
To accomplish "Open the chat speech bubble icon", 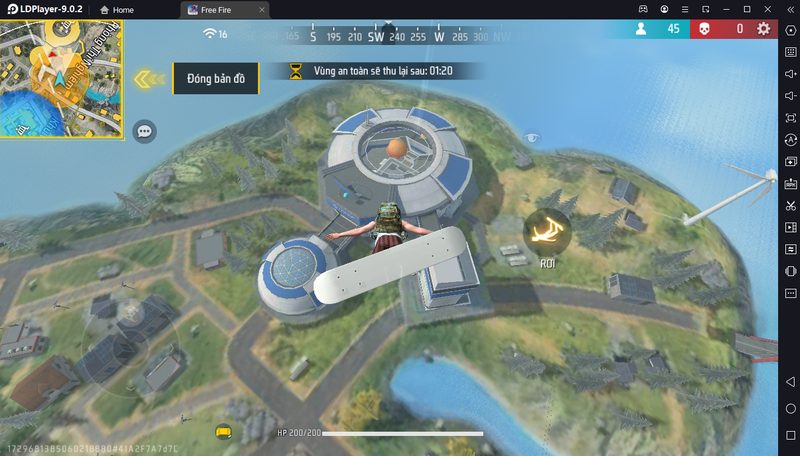I will pyautogui.click(x=145, y=130).
